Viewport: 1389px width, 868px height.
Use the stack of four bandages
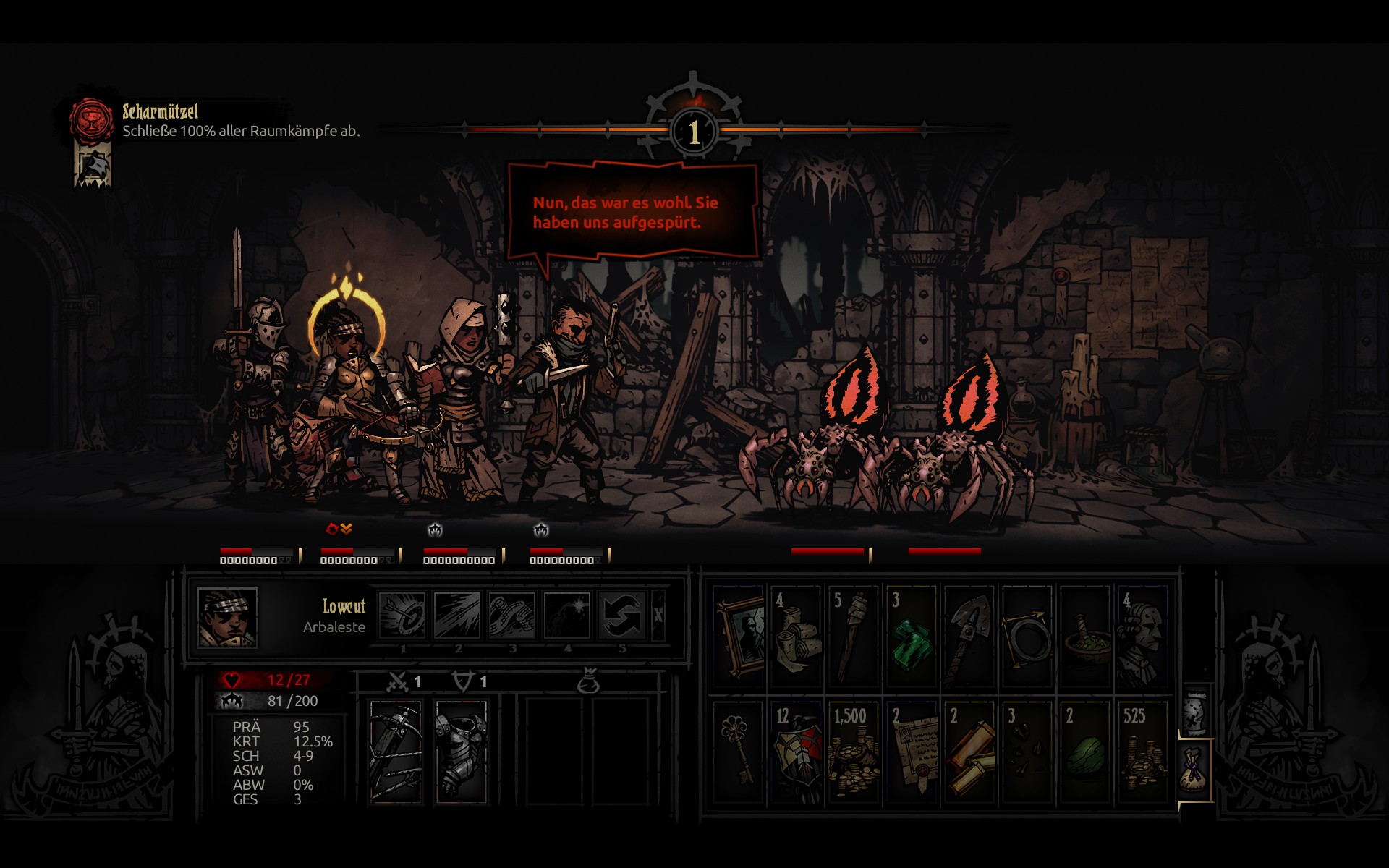(x=796, y=636)
